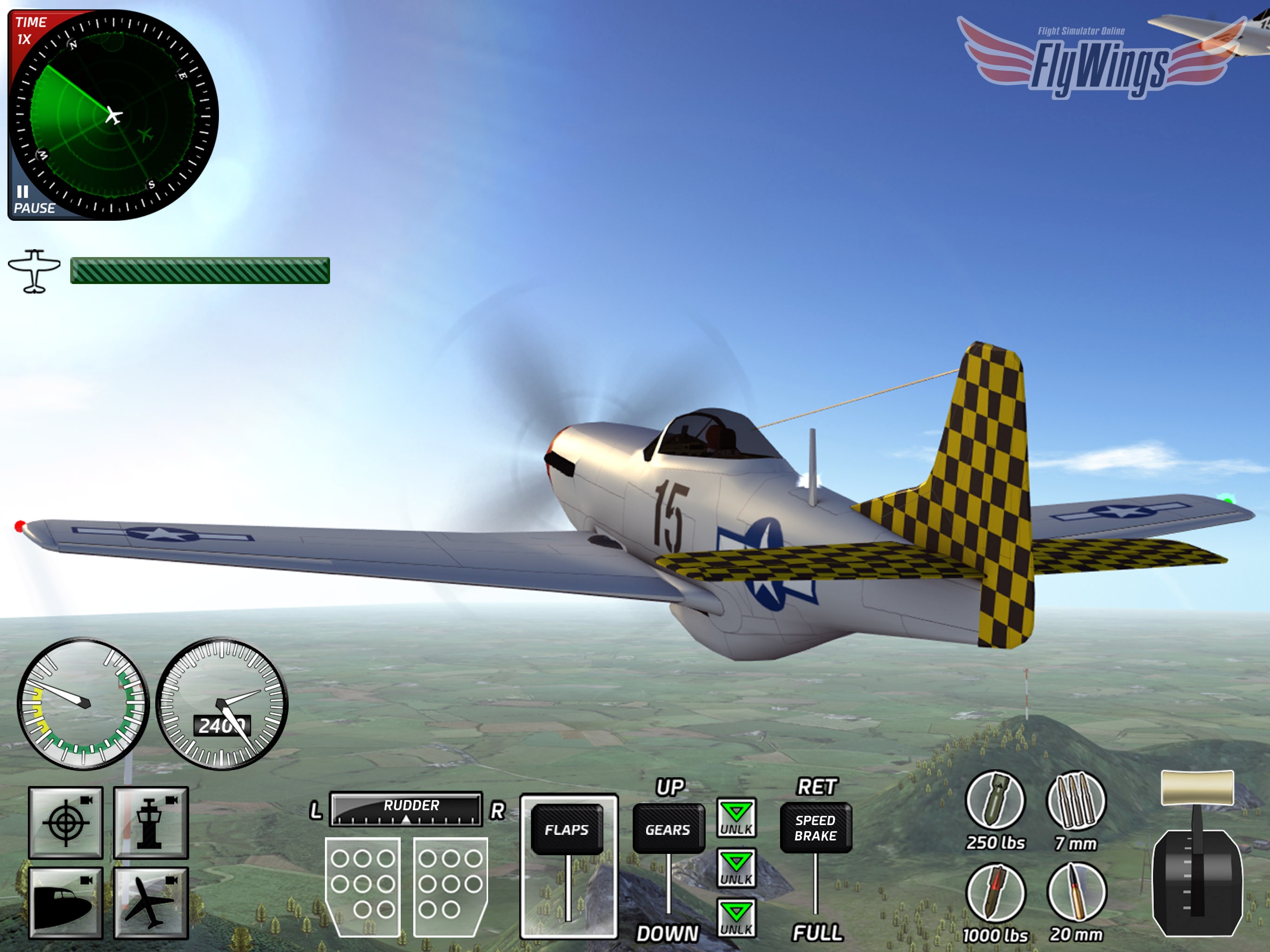Switch to the control tower camera
The width and height of the screenshot is (1270, 952).
(x=151, y=823)
